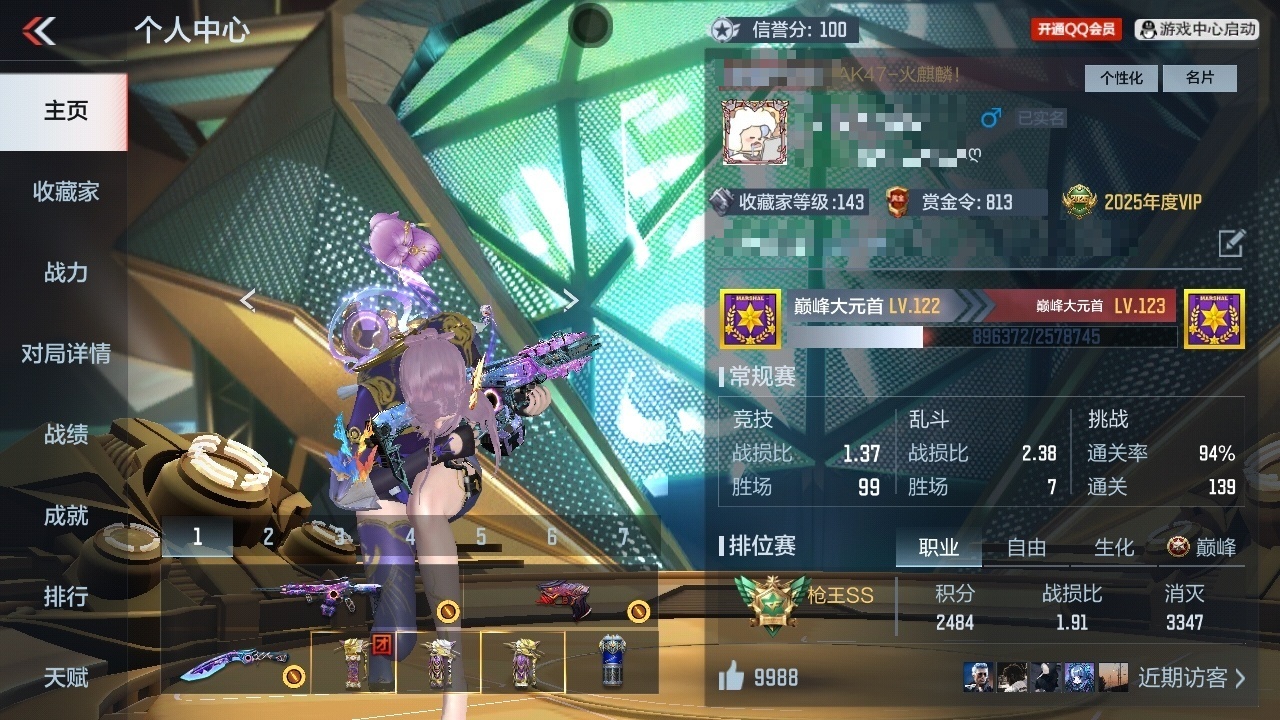Open the 收藏家 menu entry
This screenshot has width=1280, height=720.
[65, 191]
